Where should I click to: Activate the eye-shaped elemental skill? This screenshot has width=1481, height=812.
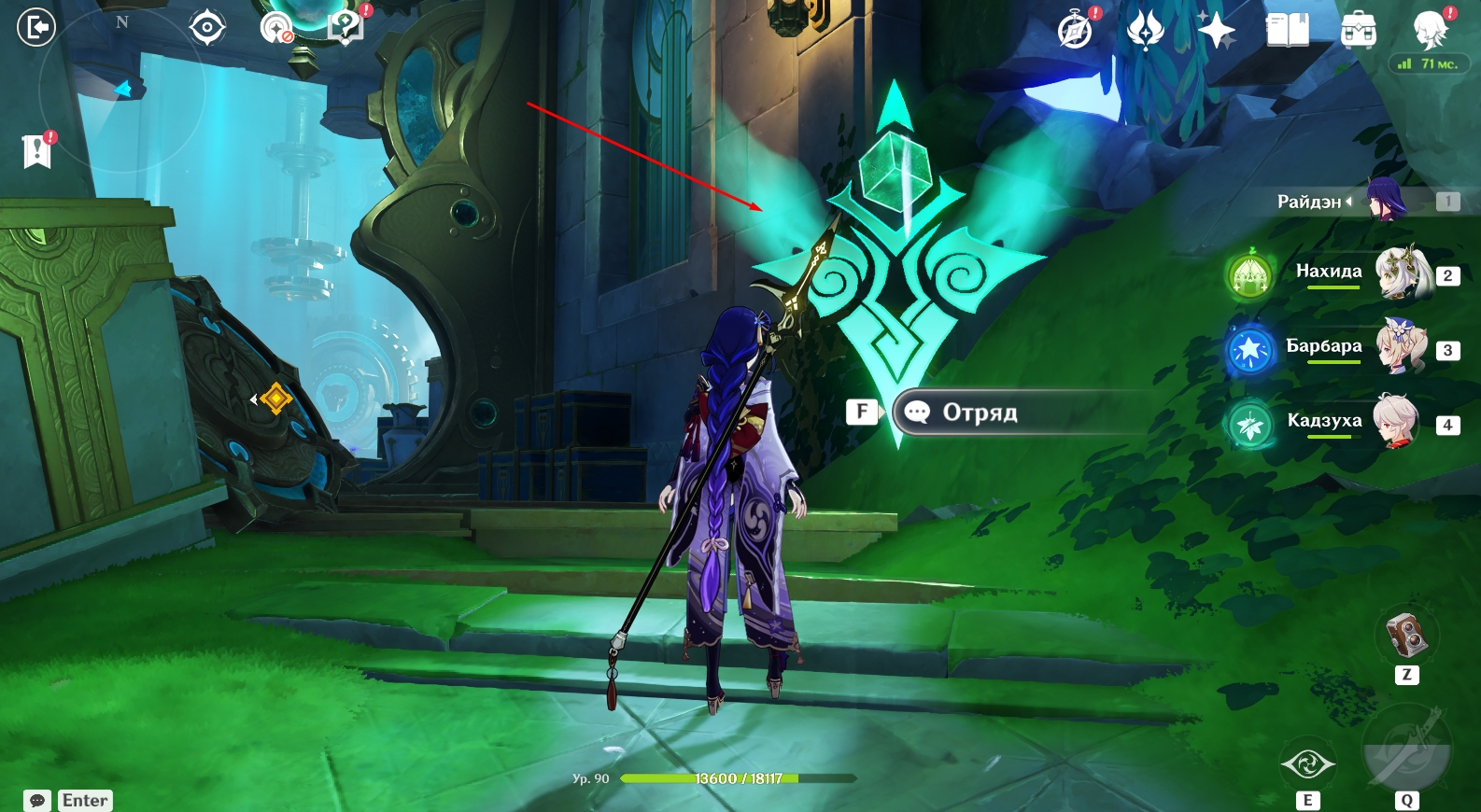click(x=1307, y=765)
